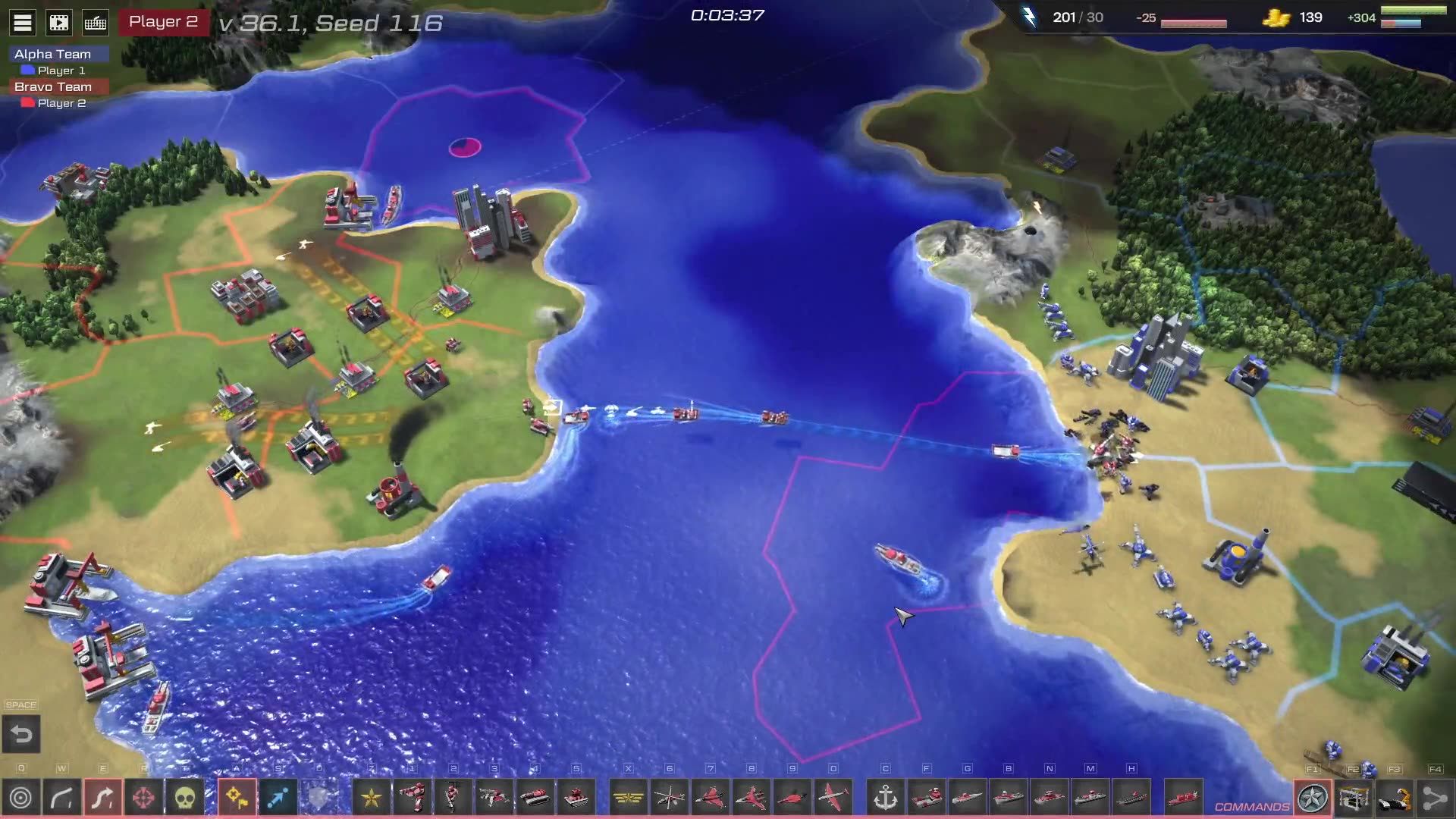This screenshot has width=1456, height=819.
Task: Select the aircraft carrier ship icon
Action: pos(1131,798)
